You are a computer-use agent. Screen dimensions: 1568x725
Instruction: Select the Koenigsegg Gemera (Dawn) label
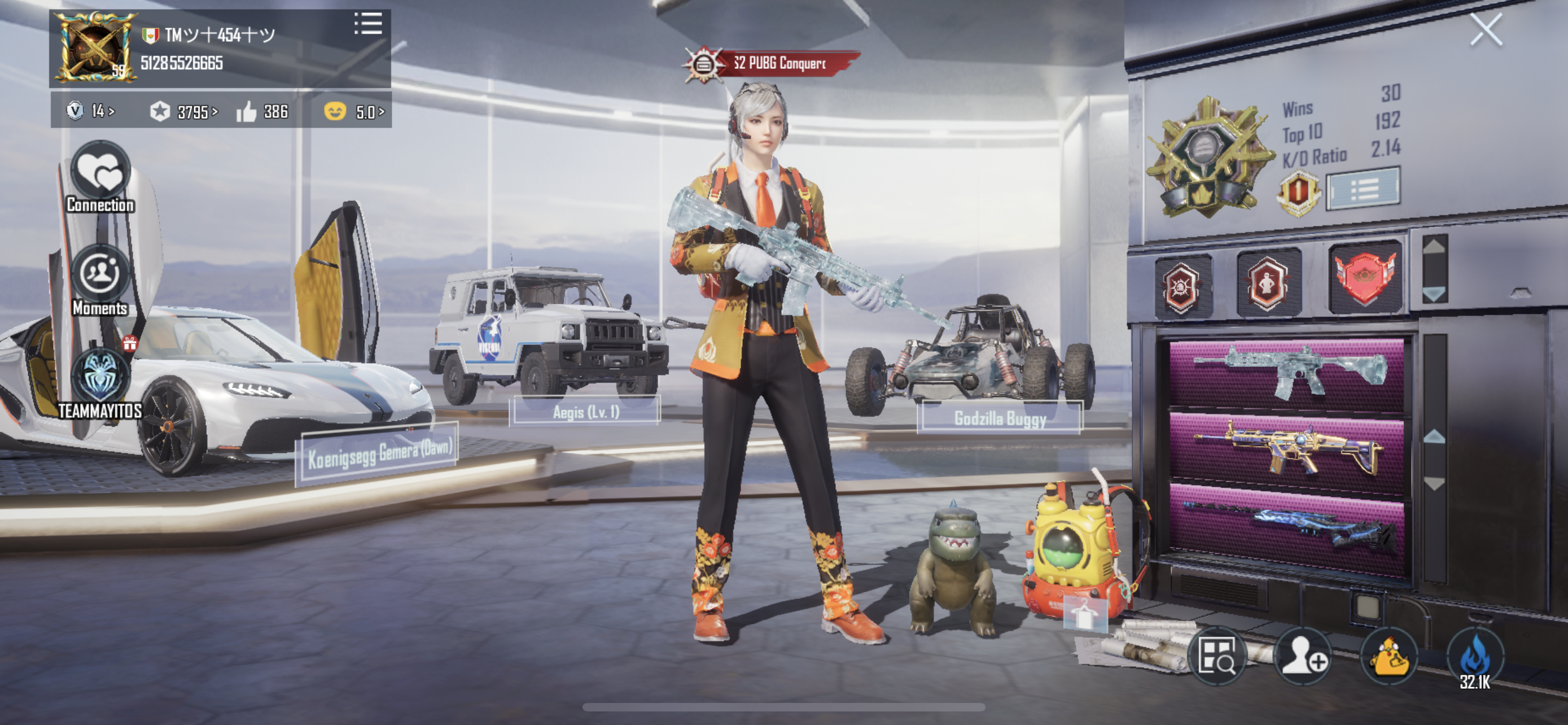coord(379,453)
